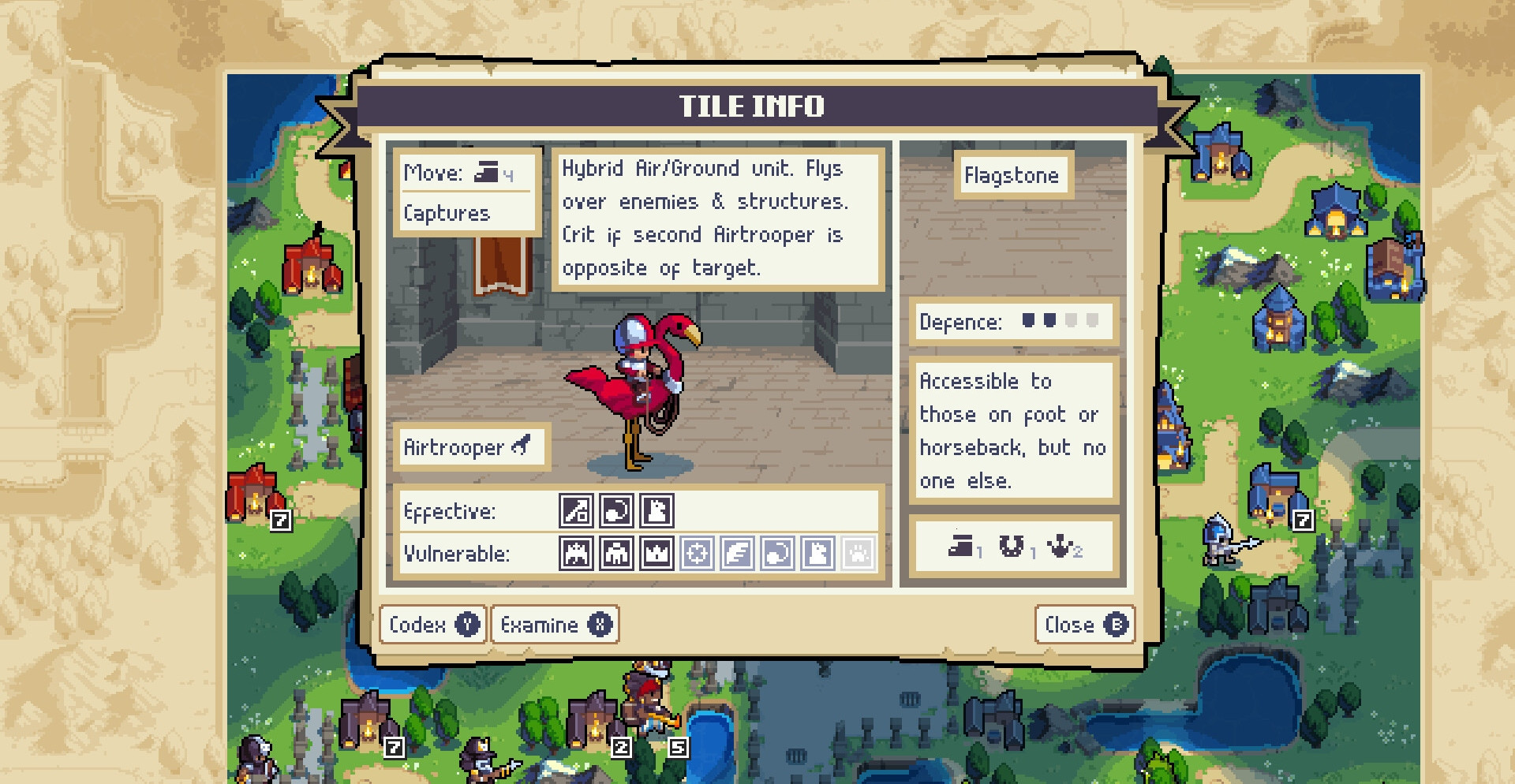The height and width of the screenshot is (784, 1515).
Task: Open the Codex entry
Action: pyautogui.click(x=432, y=625)
